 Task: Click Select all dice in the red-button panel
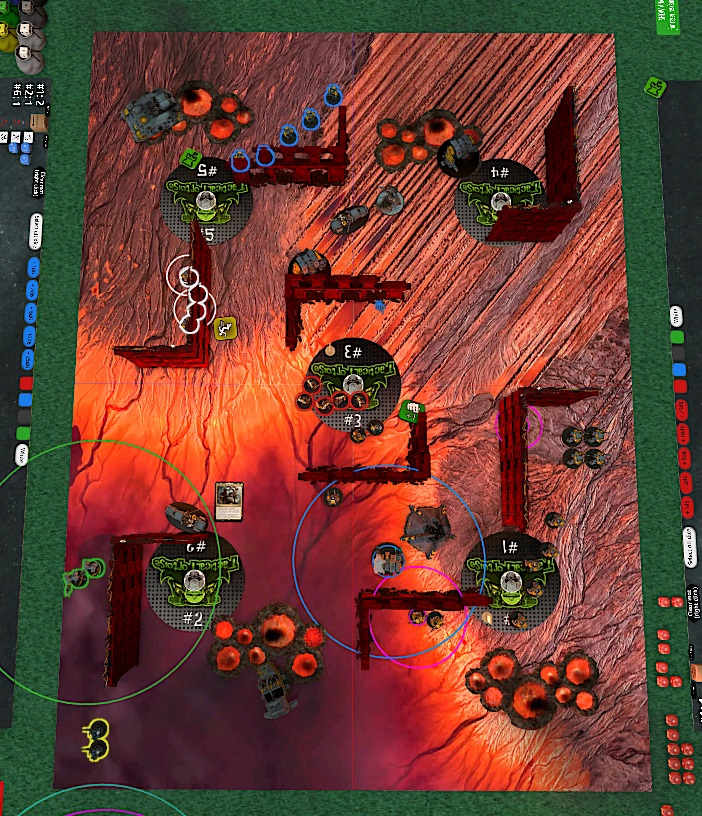[x=689, y=544]
